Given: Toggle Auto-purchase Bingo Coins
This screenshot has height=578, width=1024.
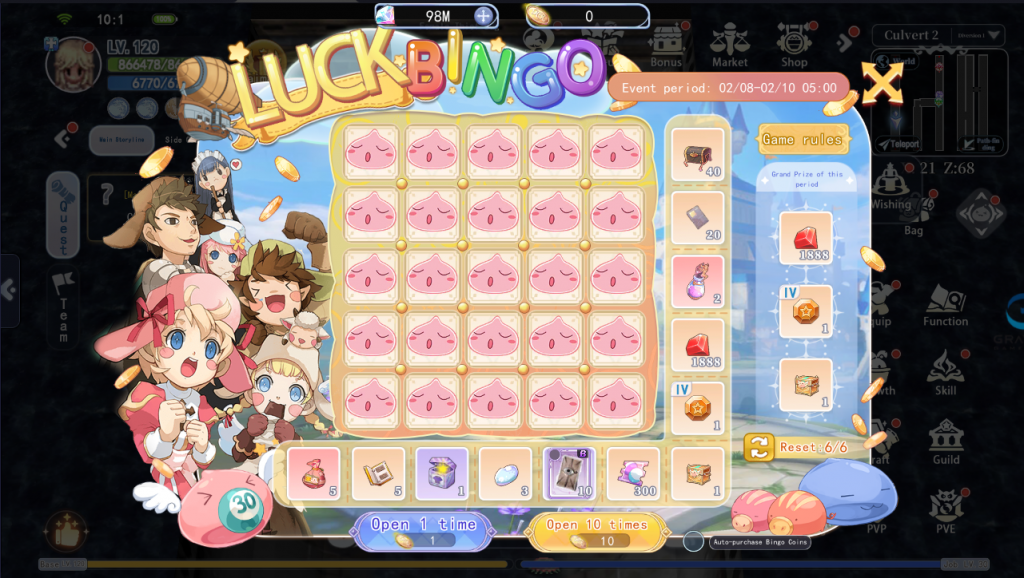Looking at the screenshot, I should [x=694, y=541].
